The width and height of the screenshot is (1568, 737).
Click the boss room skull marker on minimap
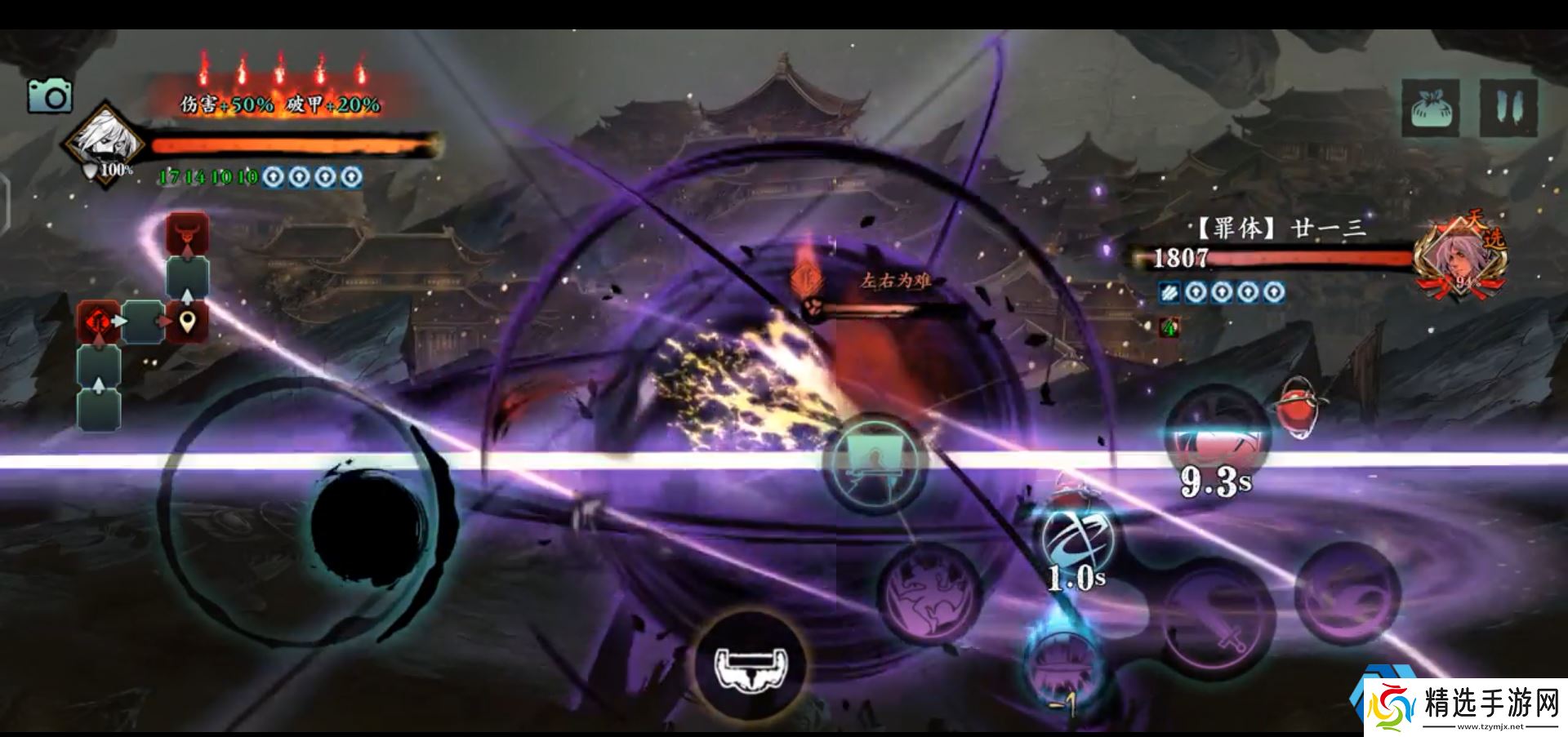click(187, 233)
